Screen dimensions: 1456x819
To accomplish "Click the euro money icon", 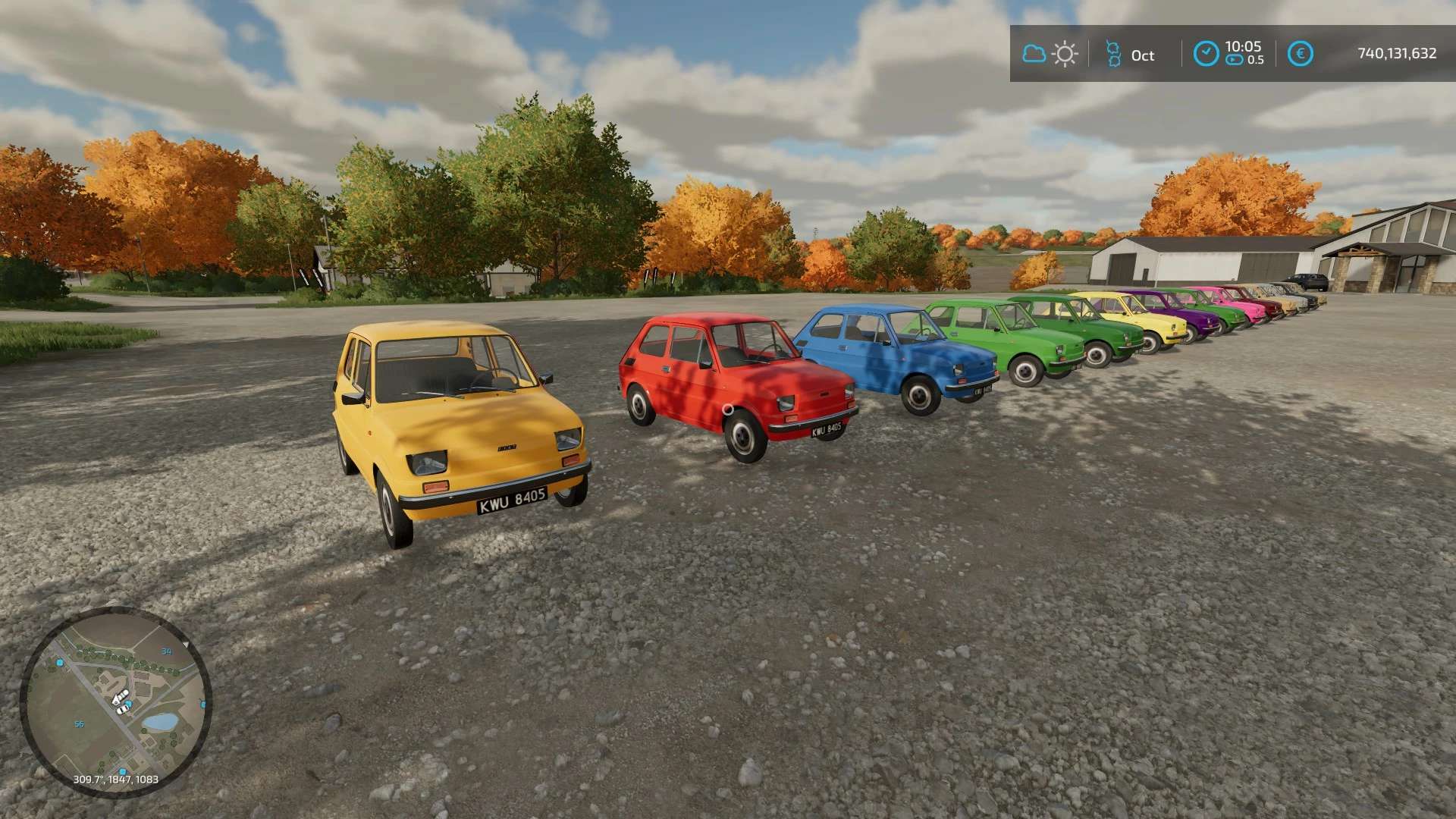I will [x=1300, y=54].
